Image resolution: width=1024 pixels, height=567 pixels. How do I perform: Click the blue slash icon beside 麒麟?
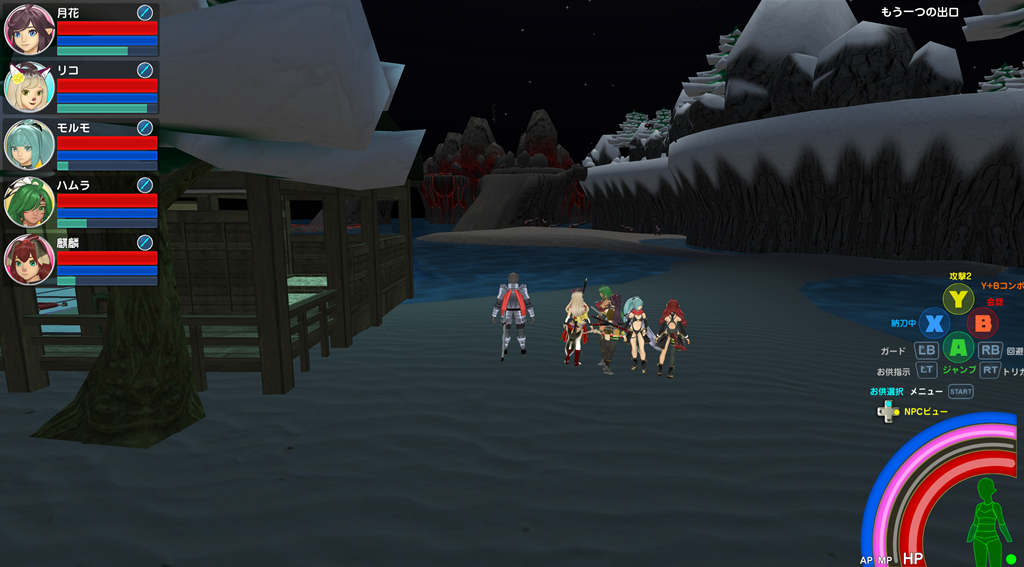[145, 242]
